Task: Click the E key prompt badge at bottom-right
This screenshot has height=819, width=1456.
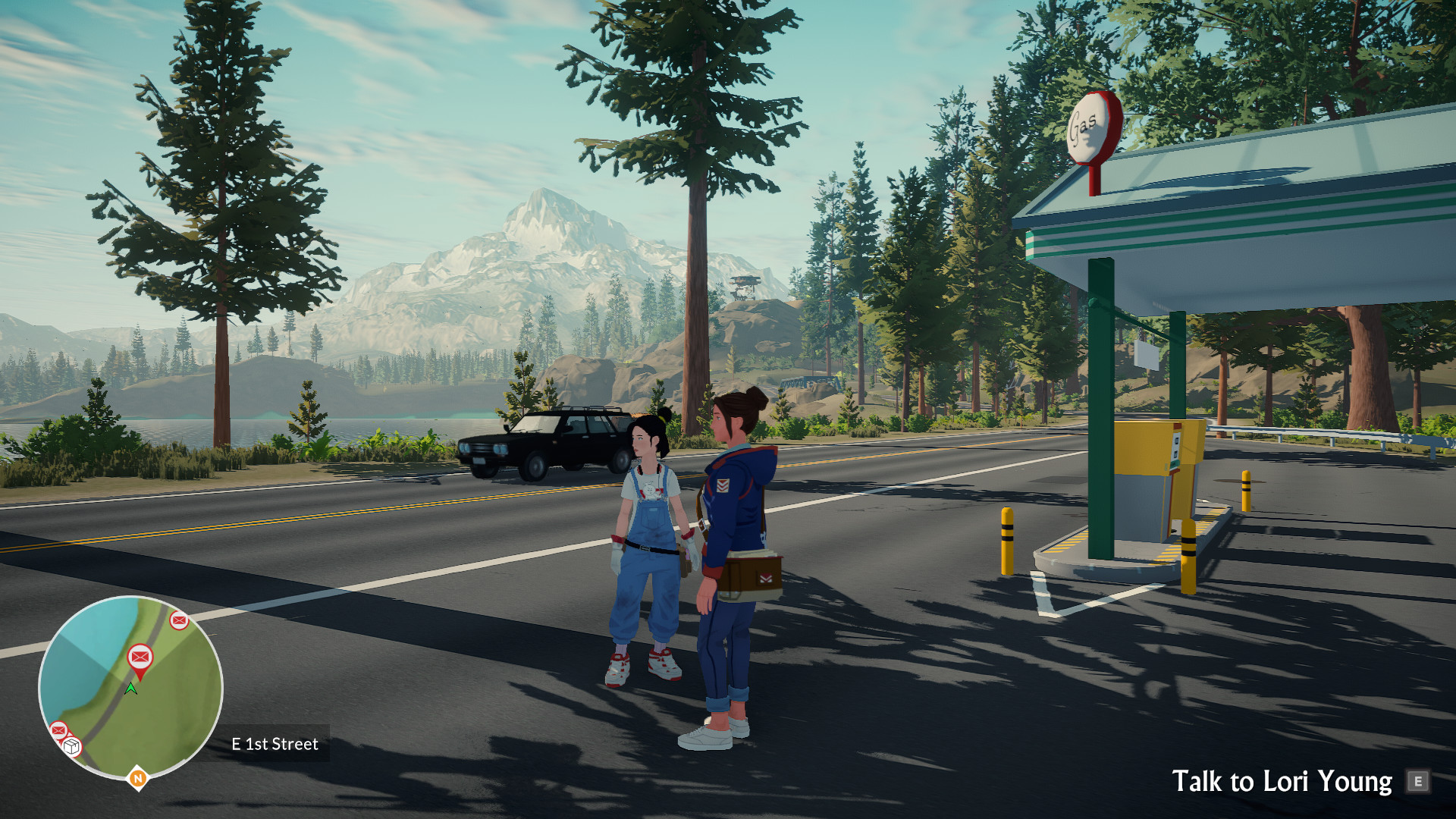Action: [x=1417, y=780]
